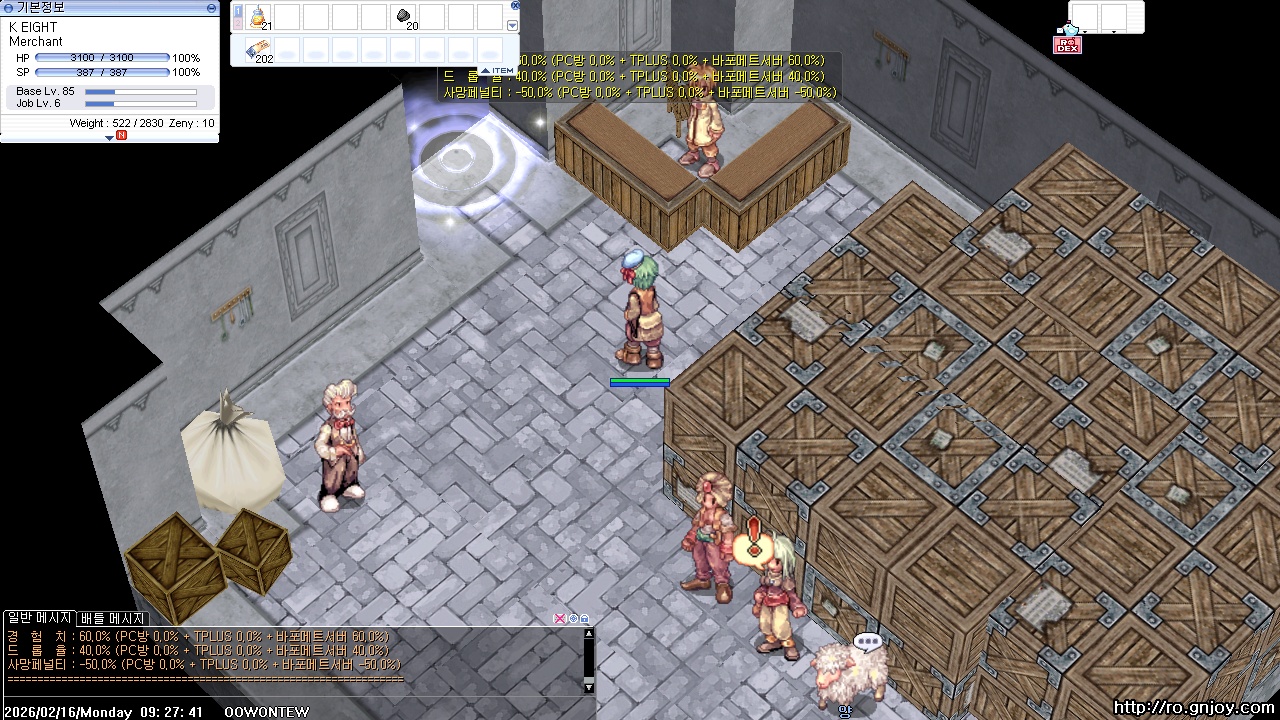Select the dark ore hotbar slot
This screenshot has width=1280, height=720.
tap(403, 17)
